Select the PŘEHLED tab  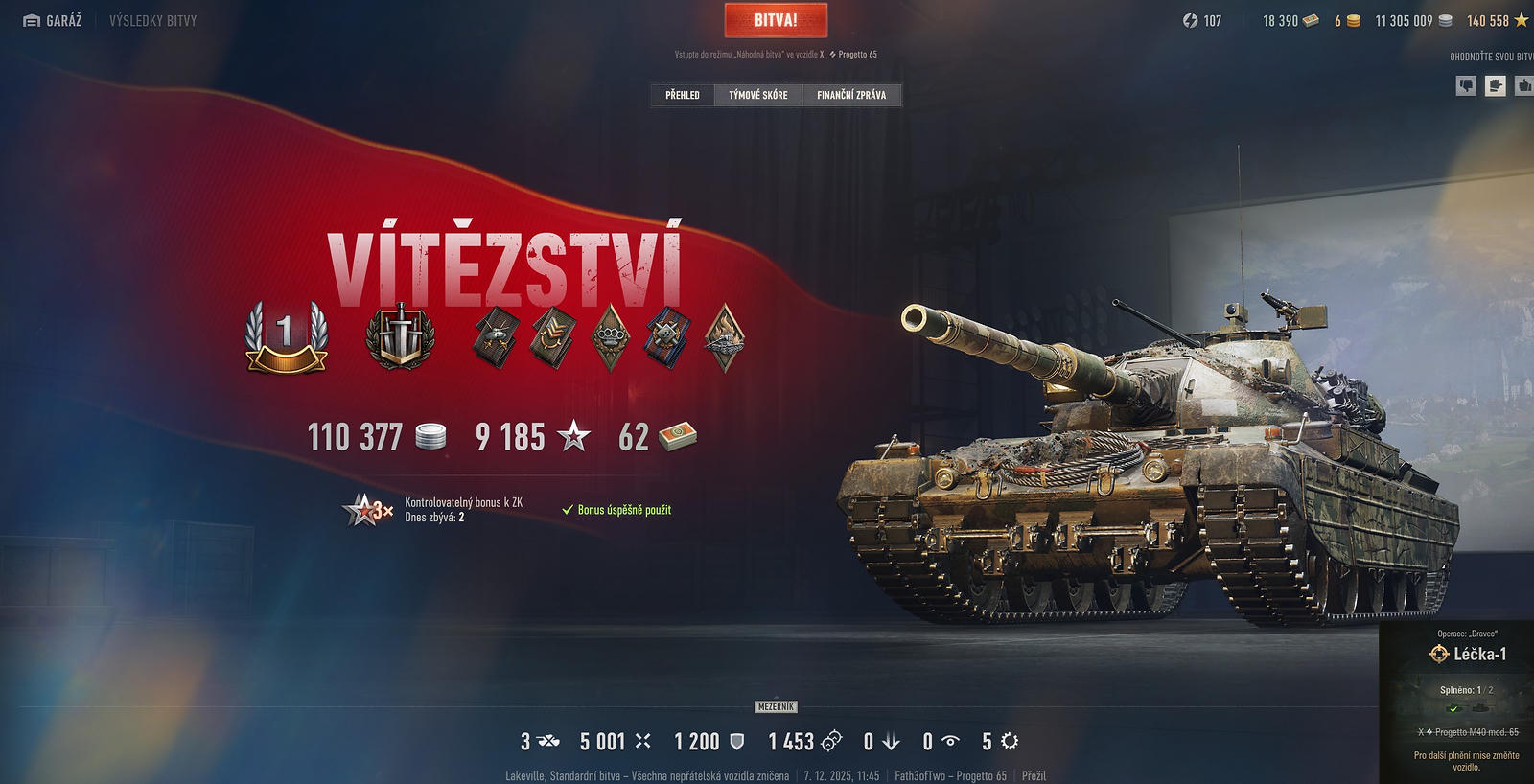coord(683,95)
